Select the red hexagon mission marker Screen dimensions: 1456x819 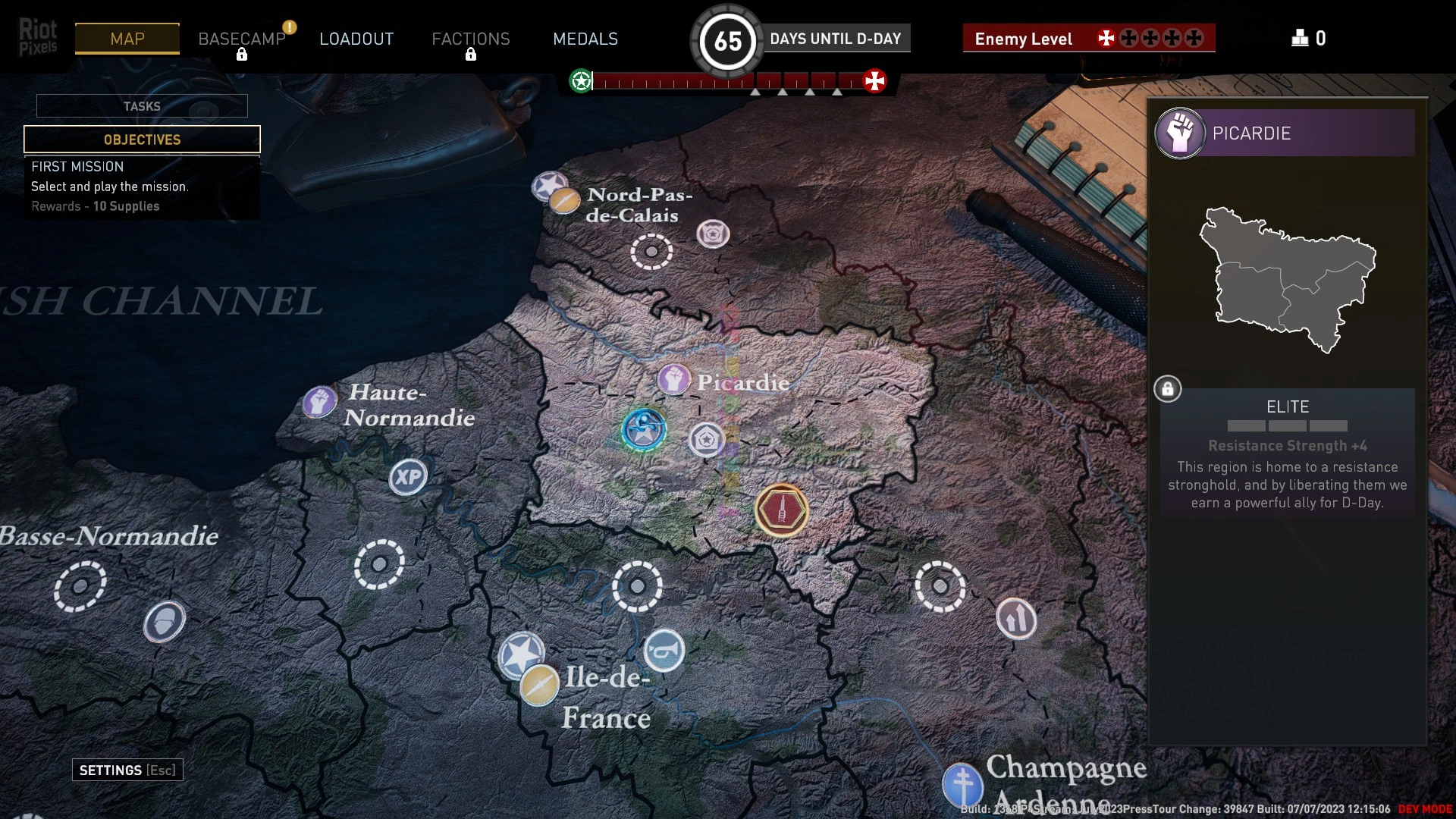(781, 510)
